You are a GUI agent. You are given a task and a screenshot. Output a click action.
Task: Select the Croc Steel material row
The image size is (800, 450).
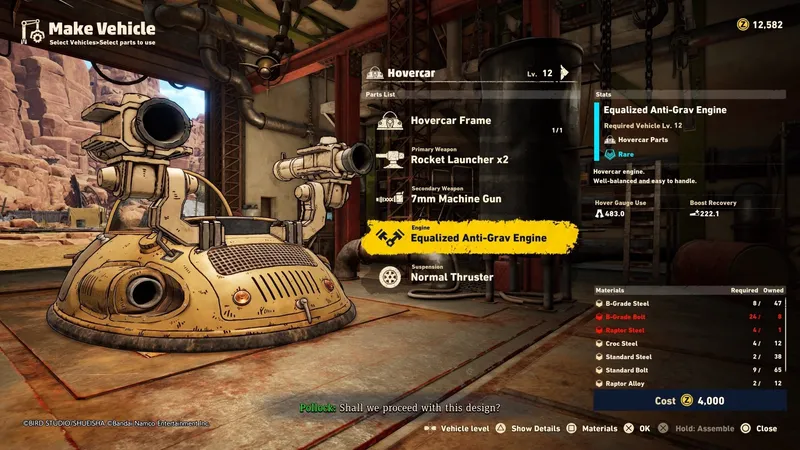click(x=690, y=342)
